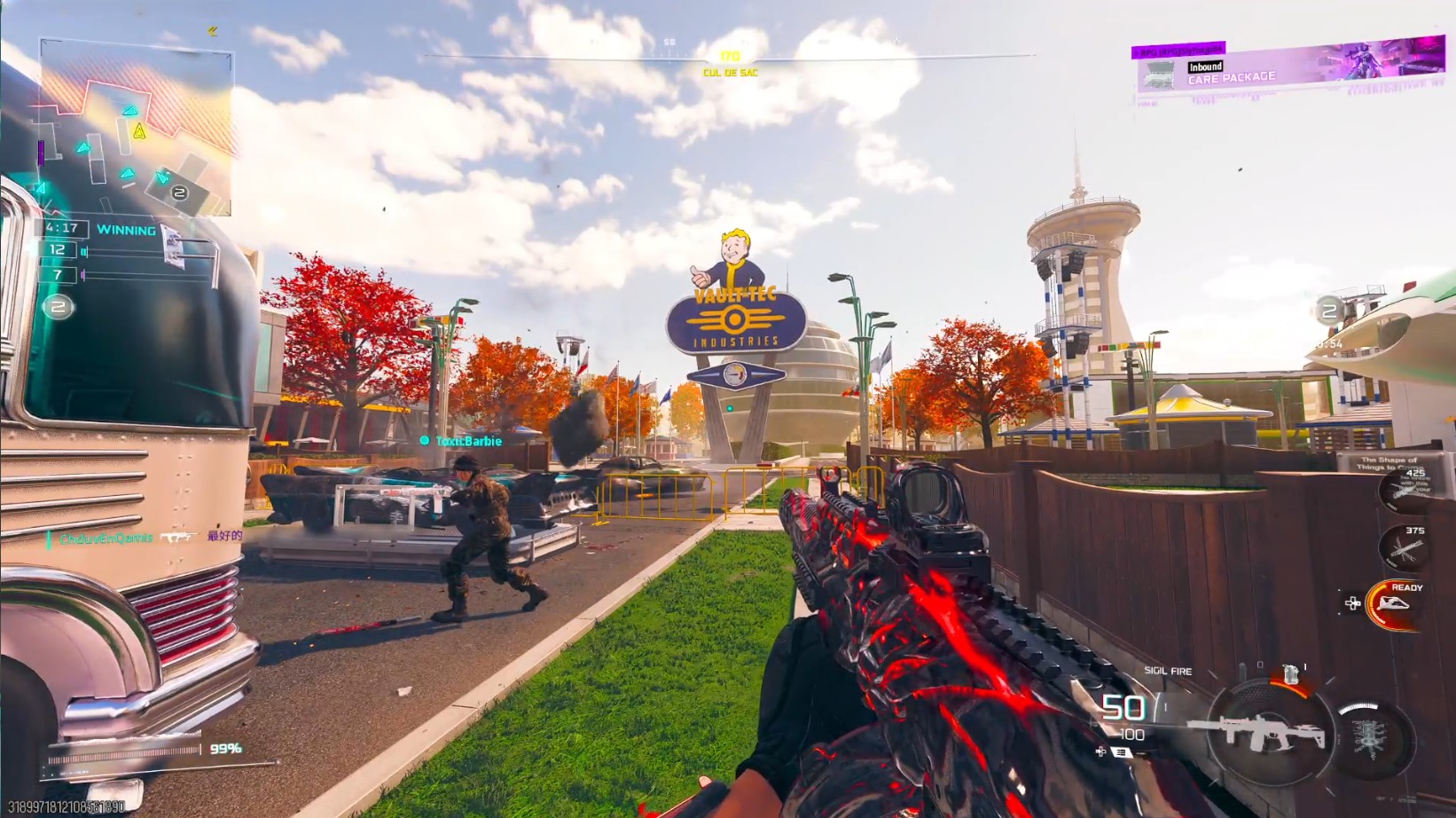Click the grenade lethal equipment icon above the weapon

pos(1291,674)
